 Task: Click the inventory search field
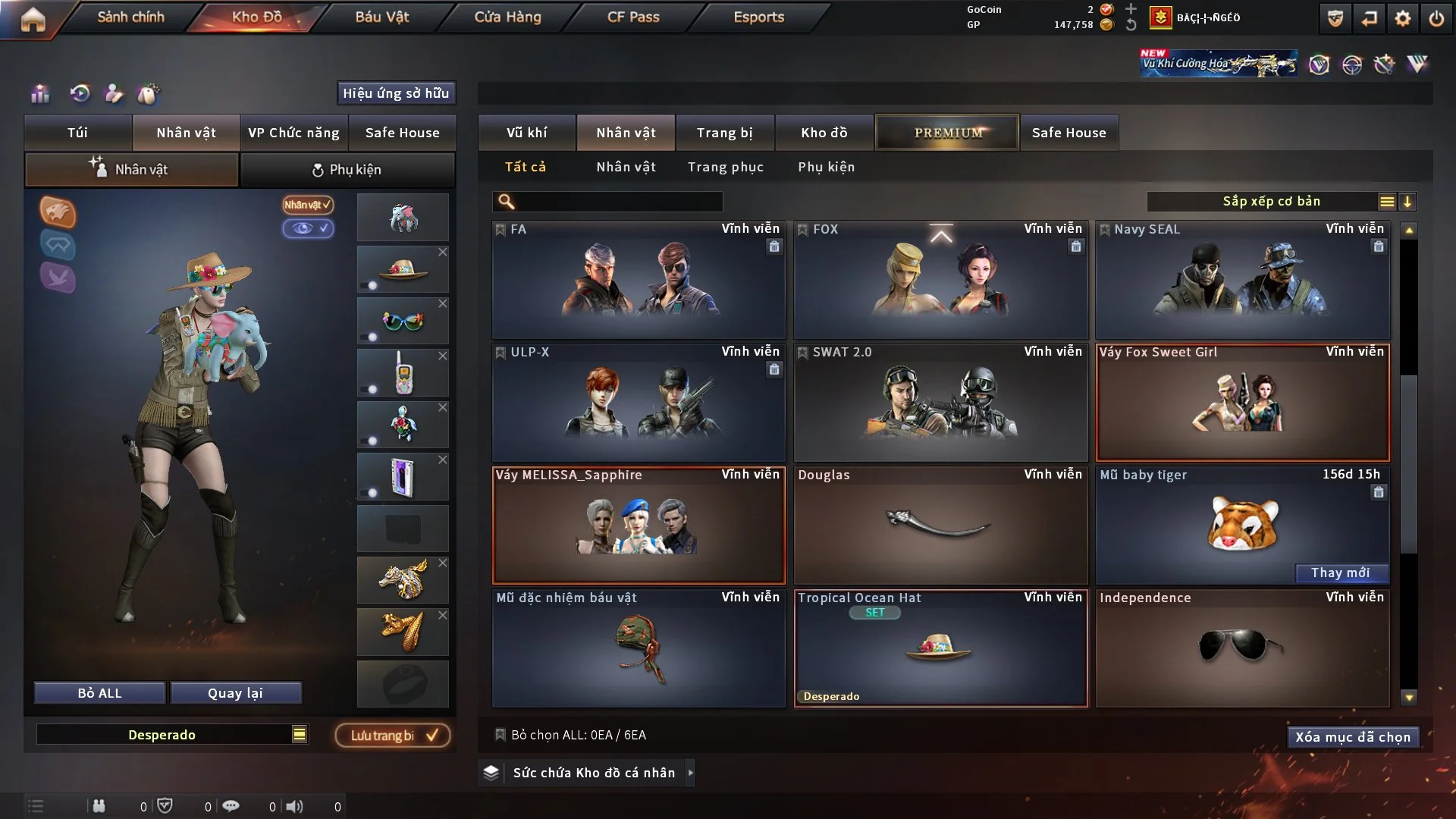(x=618, y=202)
